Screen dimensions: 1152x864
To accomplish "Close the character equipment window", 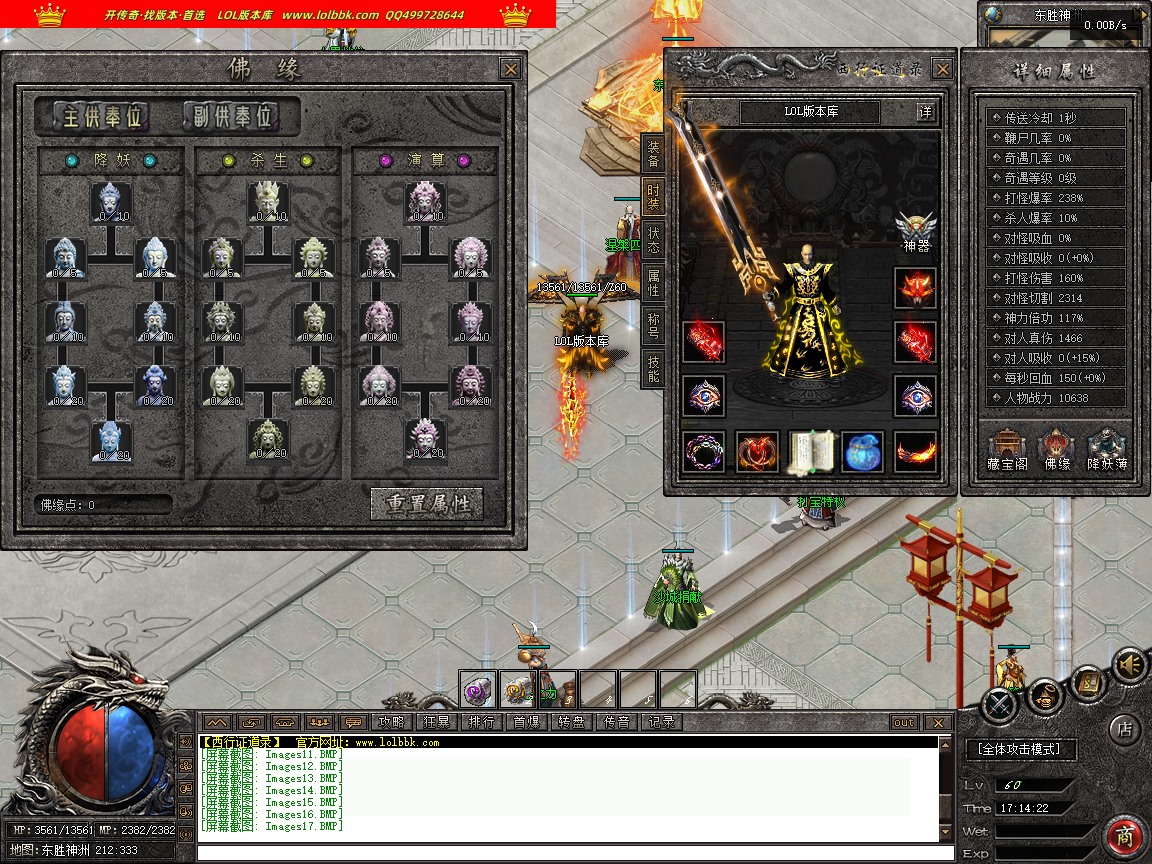I will tap(942, 69).
